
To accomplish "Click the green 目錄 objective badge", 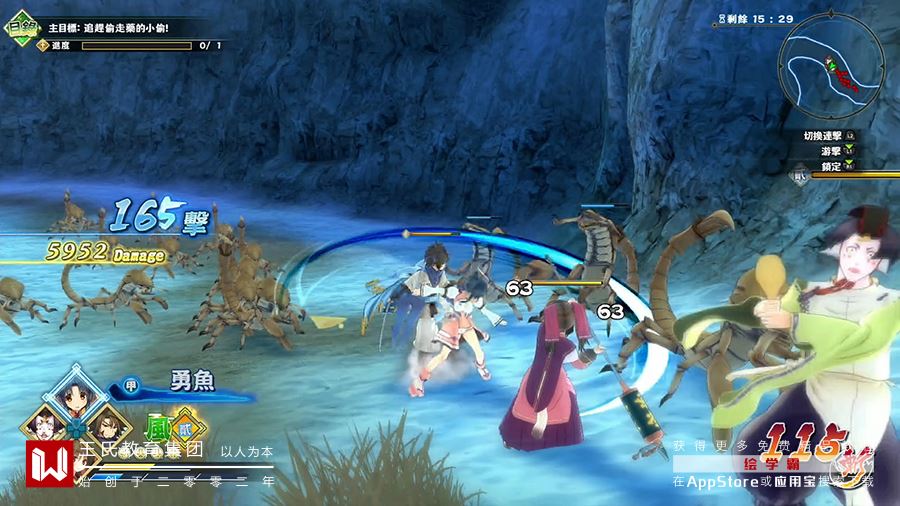I will point(20,27).
